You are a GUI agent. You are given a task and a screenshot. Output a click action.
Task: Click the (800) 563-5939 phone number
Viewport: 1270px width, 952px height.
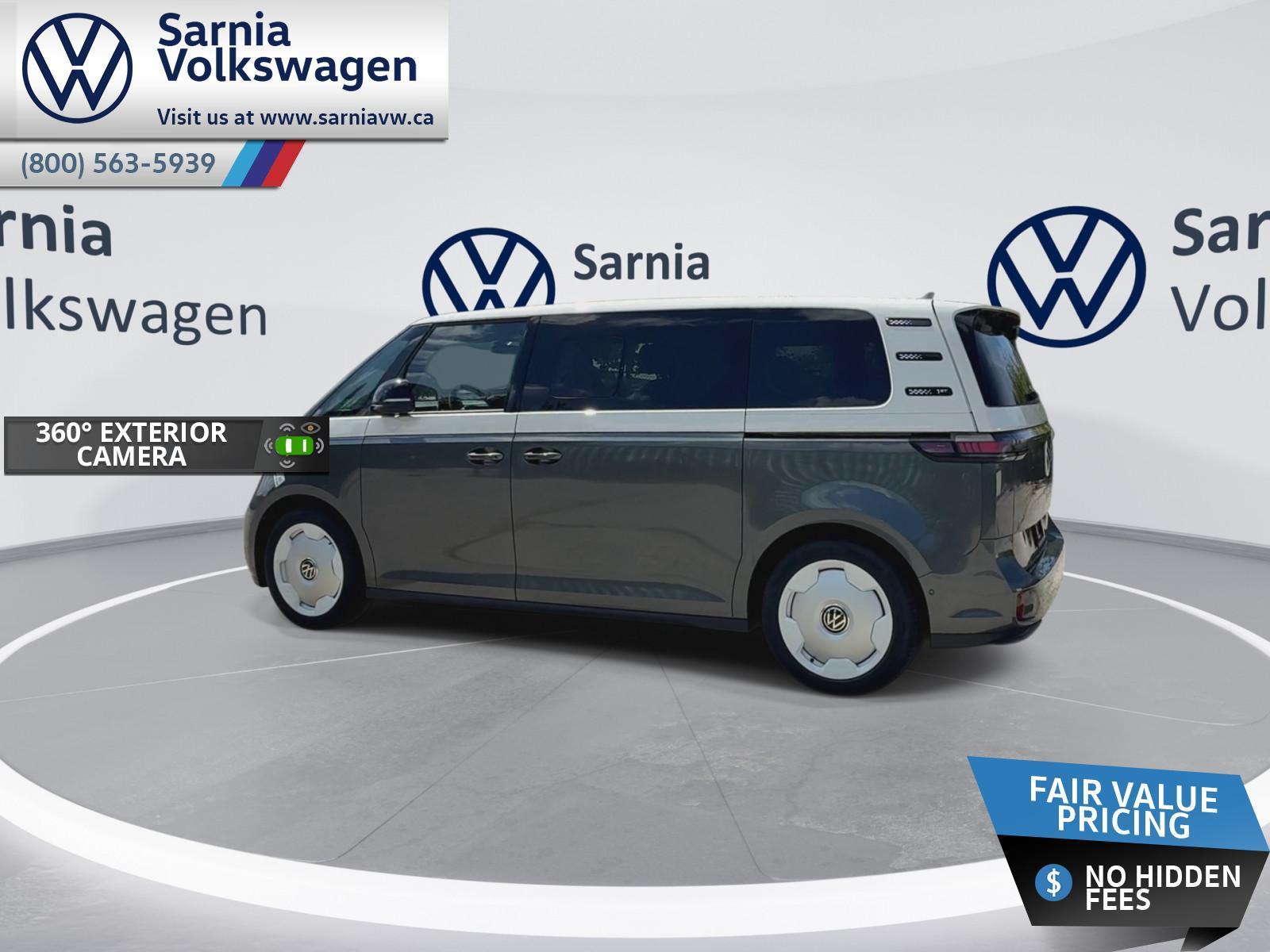[x=118, y=163]
